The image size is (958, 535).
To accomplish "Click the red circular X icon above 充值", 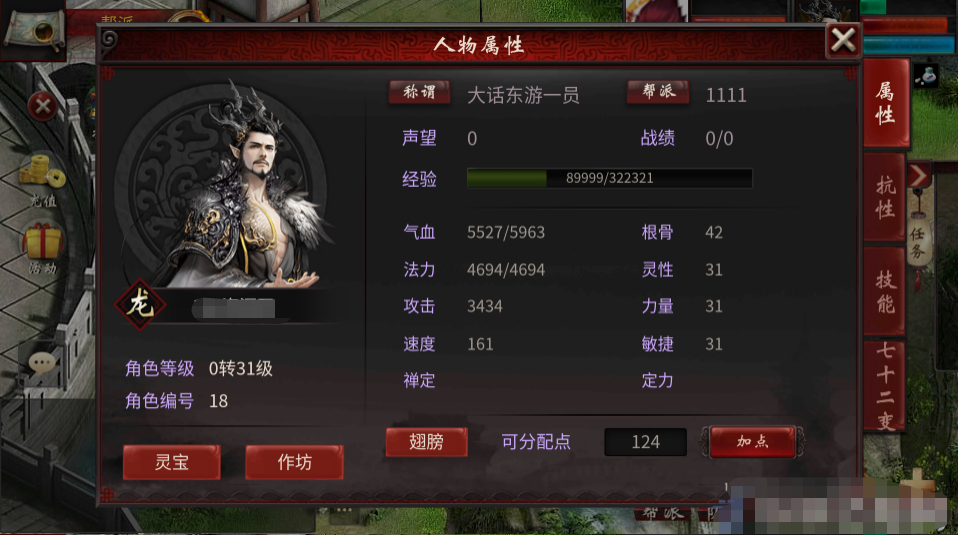I will (42, 105).
